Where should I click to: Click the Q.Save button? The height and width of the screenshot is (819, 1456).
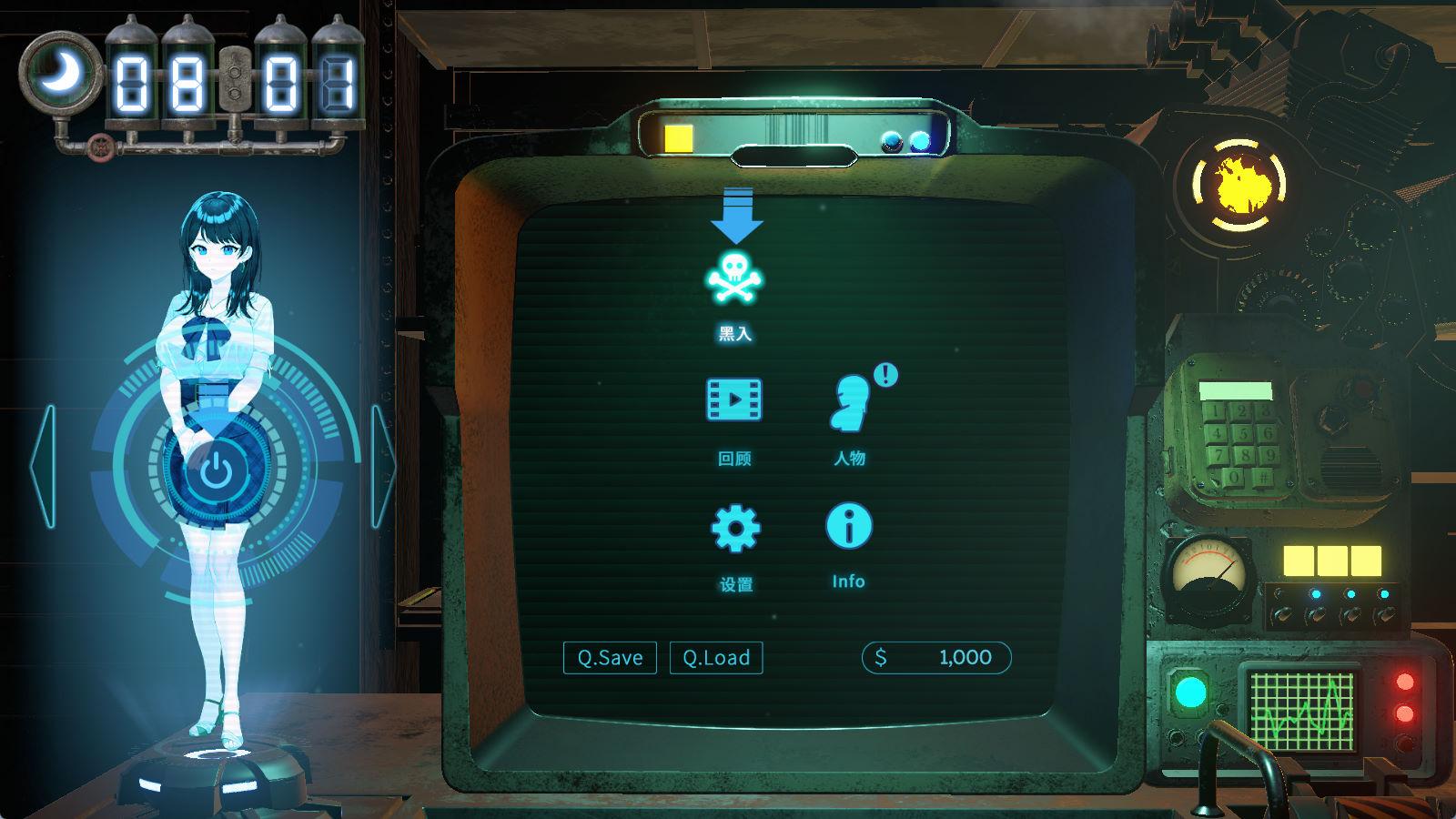point(610,657)
